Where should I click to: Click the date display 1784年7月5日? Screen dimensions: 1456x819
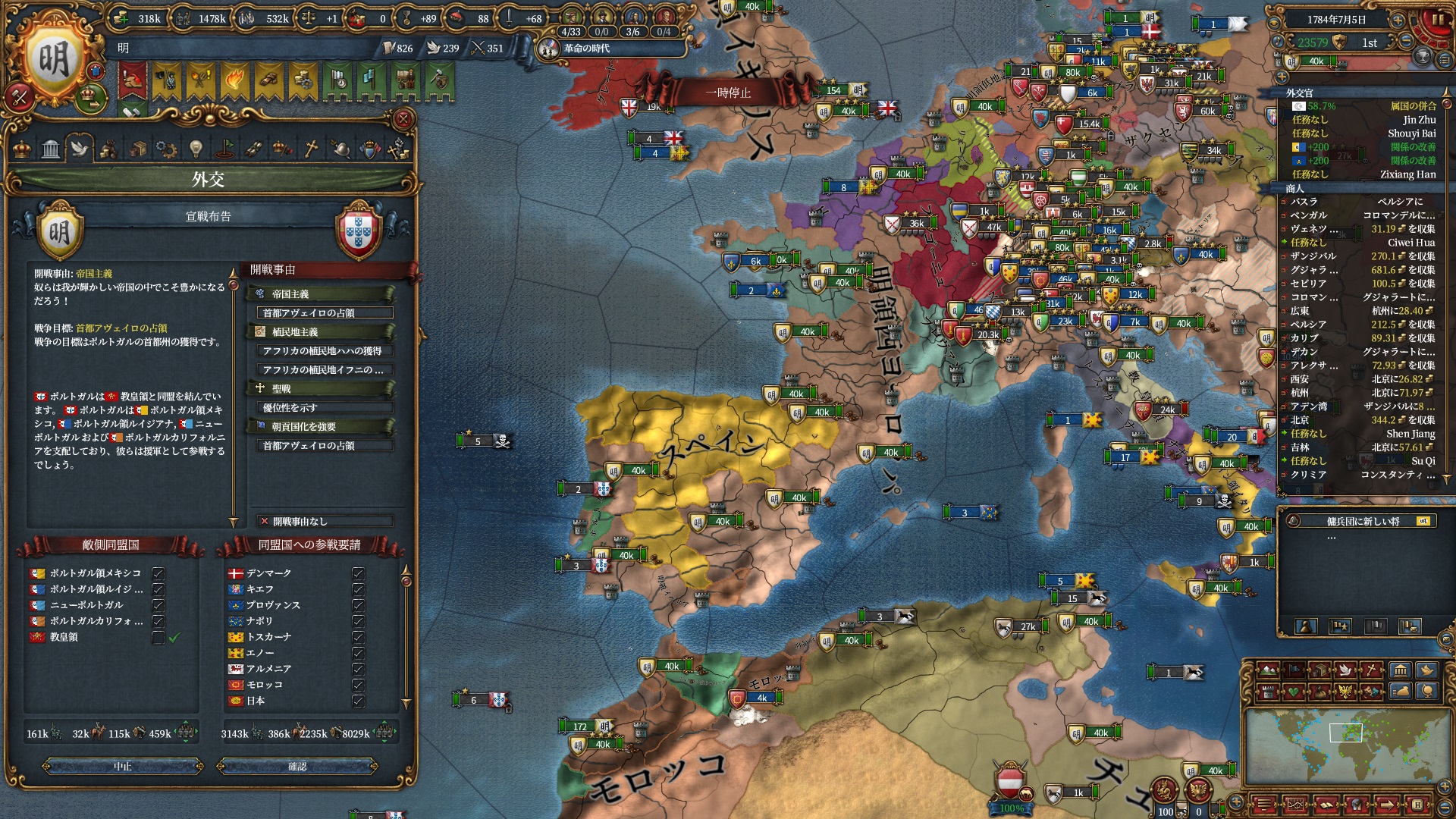pyautogui.click(x=1335, y=20)
